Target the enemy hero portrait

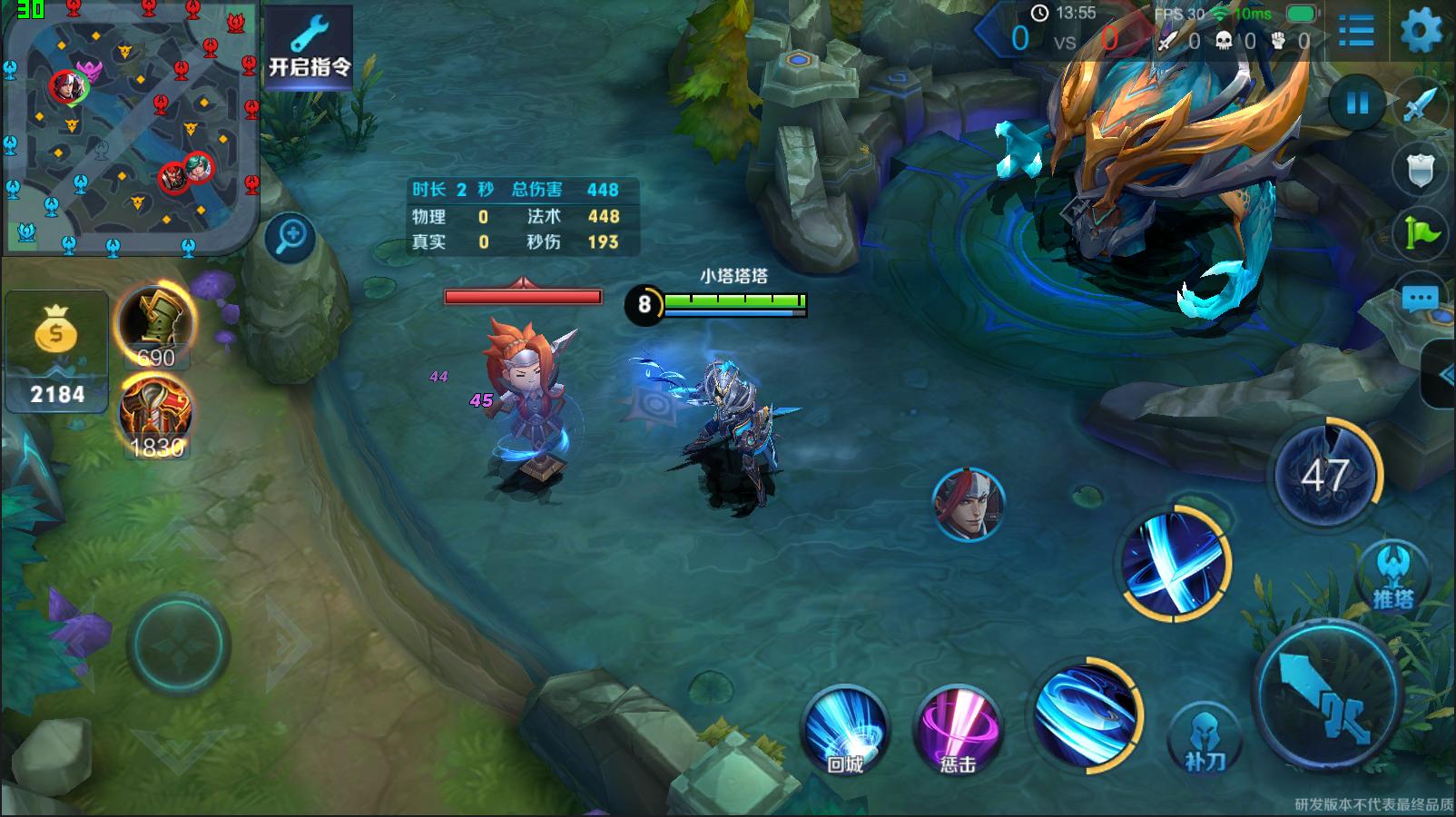(x=969, y=504)
